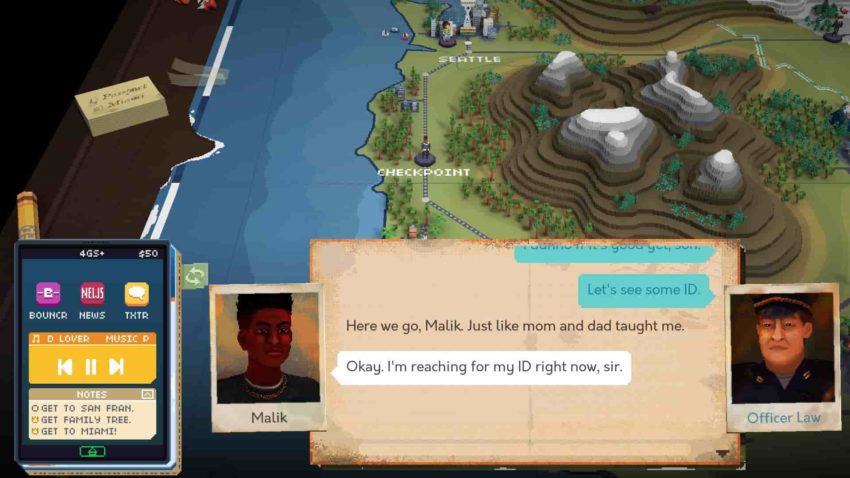Open the News app
Image resolution: width=850 pixels, height=478 pixels.
pos(92,294)
